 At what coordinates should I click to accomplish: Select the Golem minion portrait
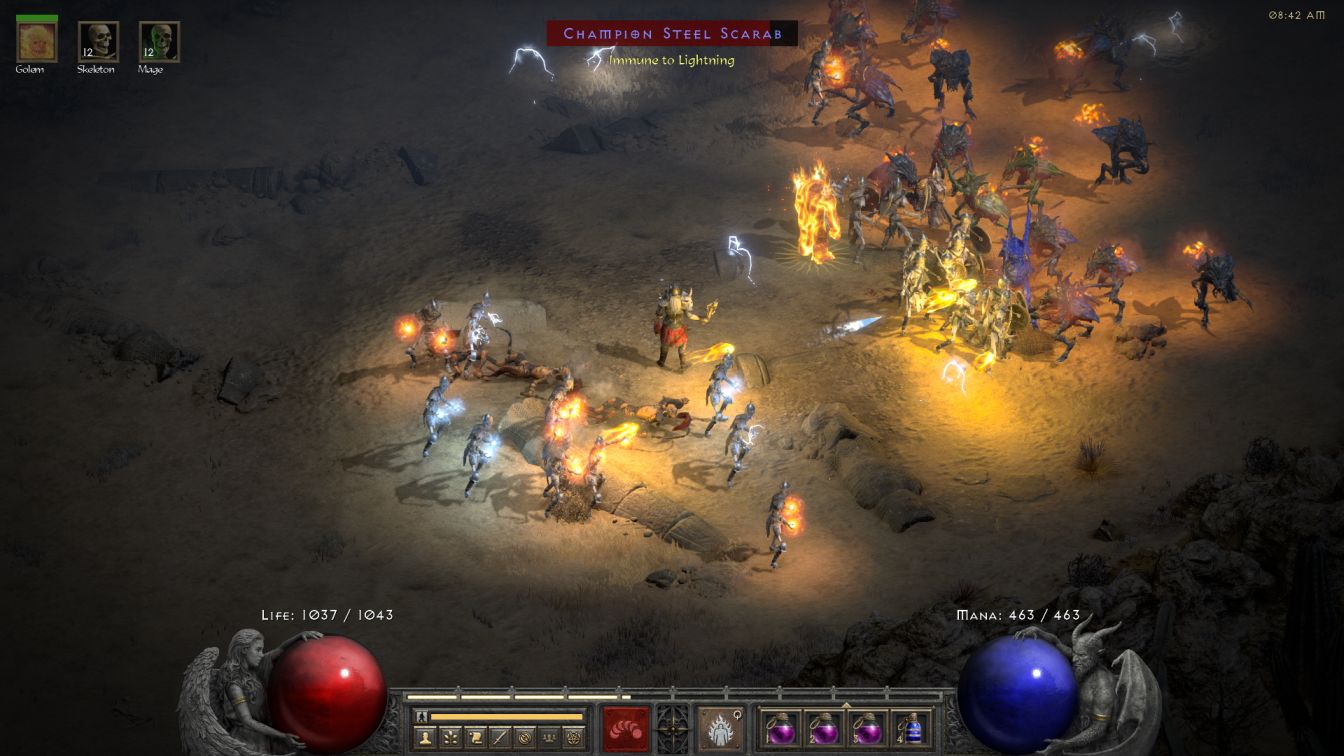pos(37,41)
